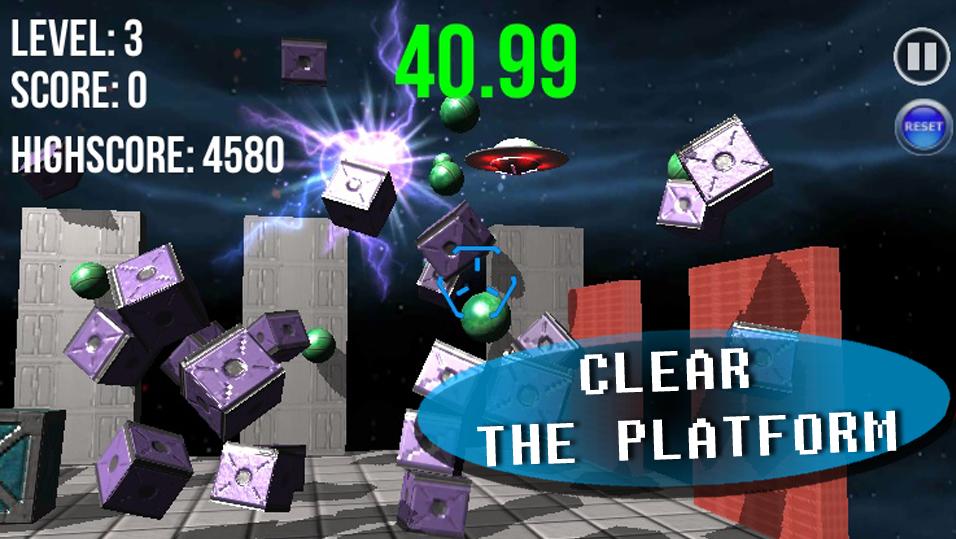Pause the game with the pause button
Image resolution: width=956 pixels, height=539 pixels.
point(921,57)
